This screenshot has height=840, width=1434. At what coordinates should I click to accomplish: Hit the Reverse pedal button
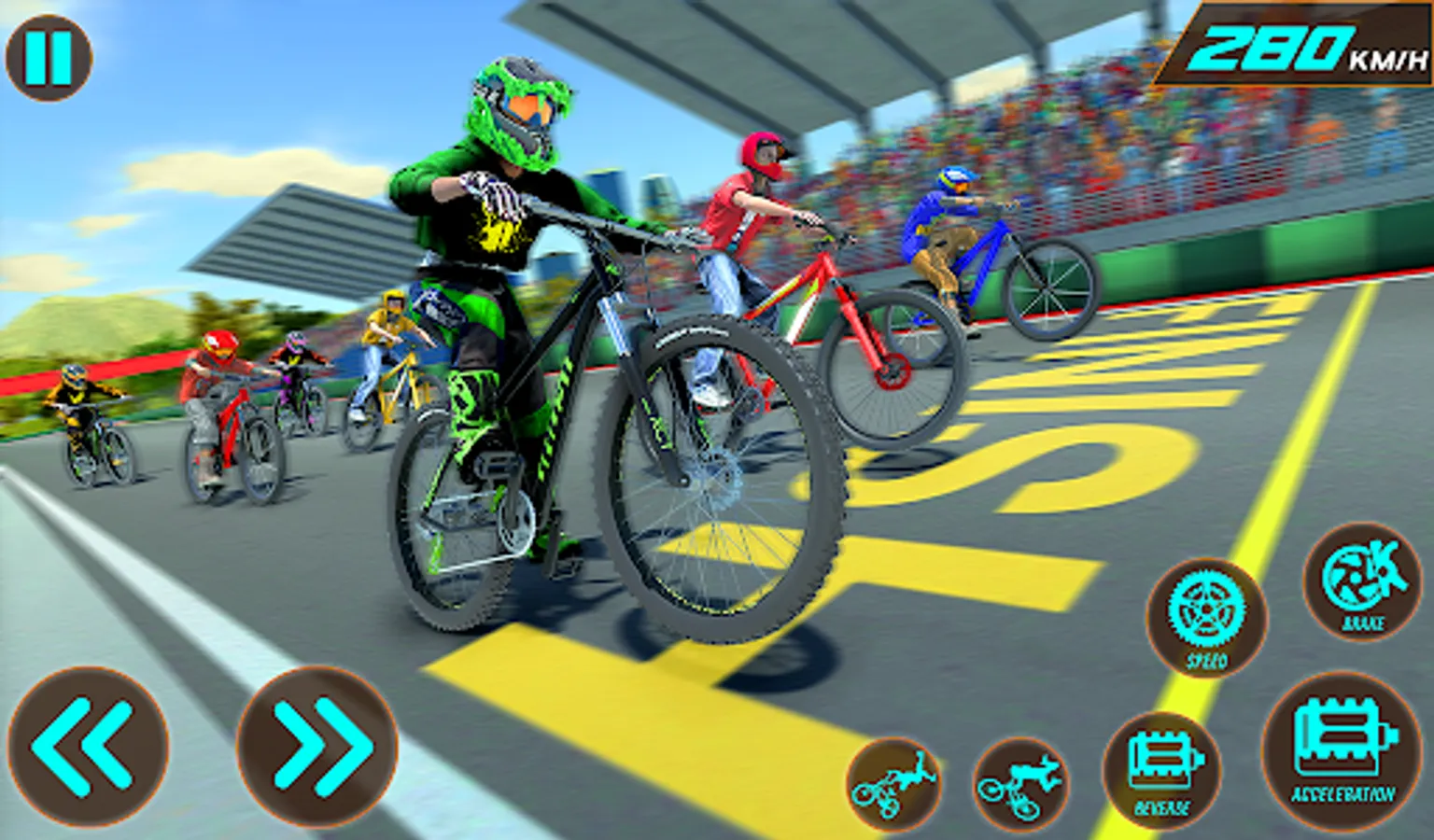[1162, 771]
